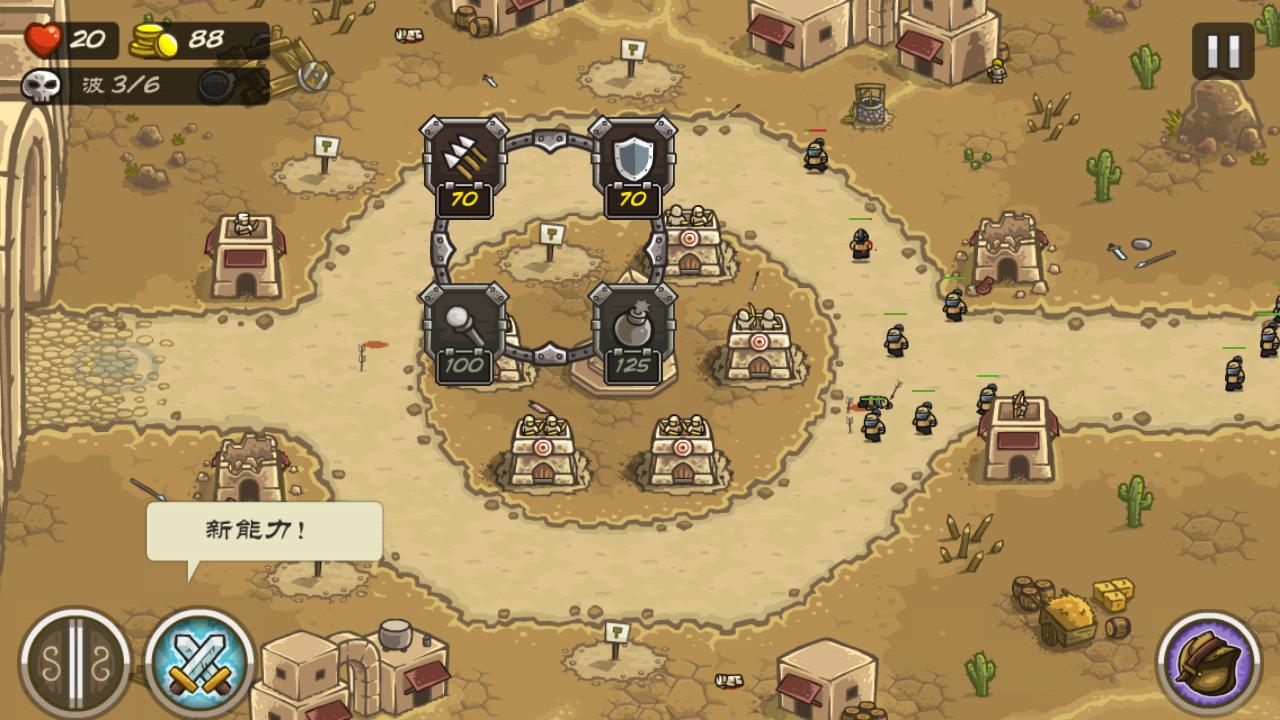Open the hero portrait button
This screenshot has width=1280, height=720.
pyautogui.click(x=1208, y=661)
